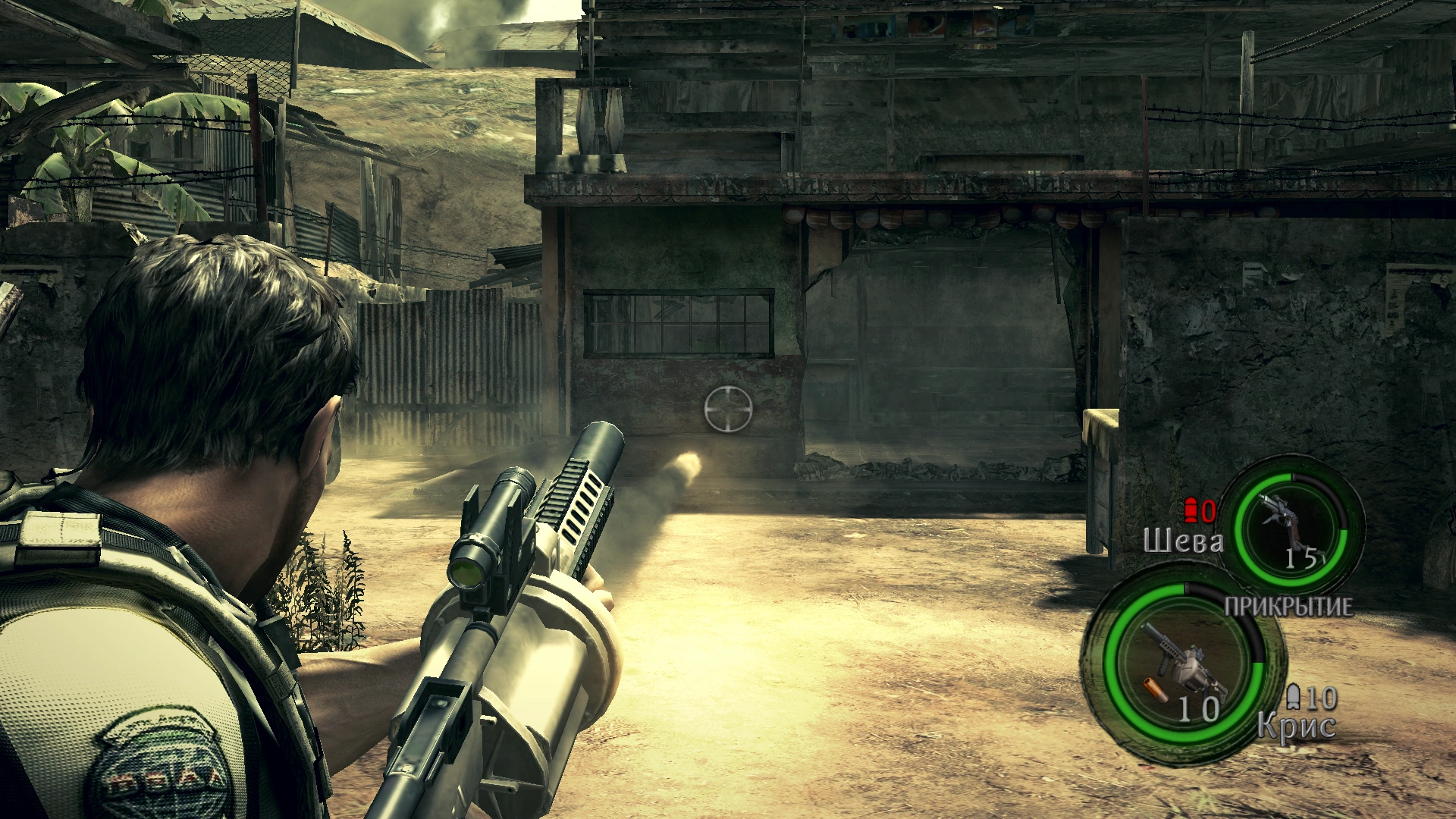Image resolution: width=1456 pixels, height=819 pixels.
Task: Click the ПРИКРЫТИЕ partner mode label
Action: 1288,607
